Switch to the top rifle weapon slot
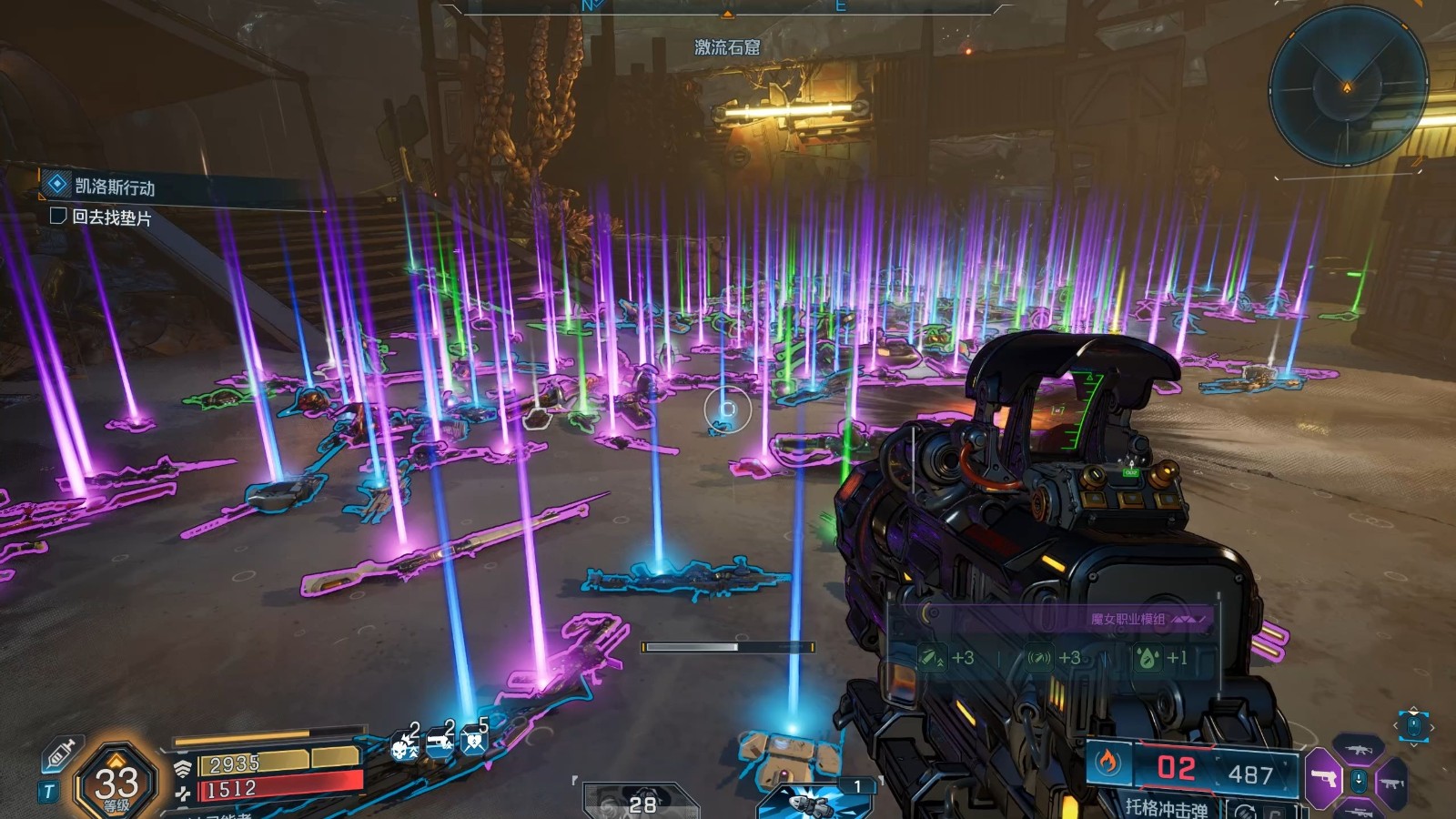Image resolution: width=1456 pixels, height=819 pixels. point(1359,750)
